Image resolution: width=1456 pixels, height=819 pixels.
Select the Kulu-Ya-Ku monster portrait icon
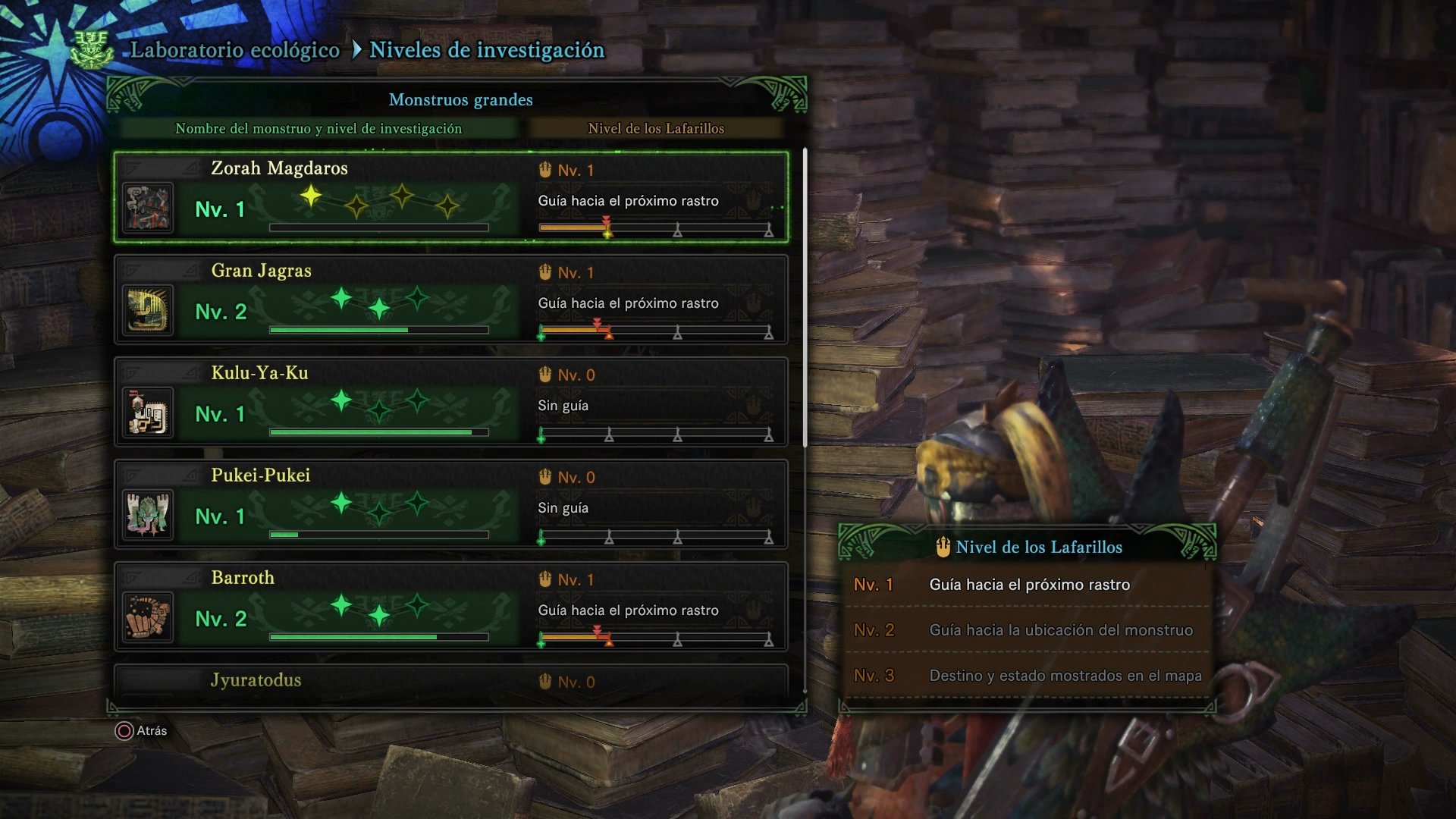tap(148, 412)
